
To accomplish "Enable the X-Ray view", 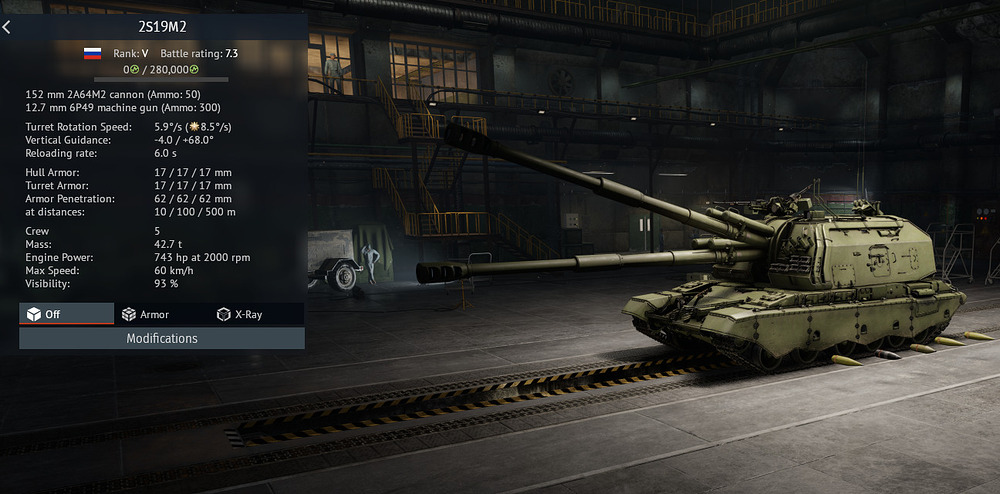I will click(240, 314).
